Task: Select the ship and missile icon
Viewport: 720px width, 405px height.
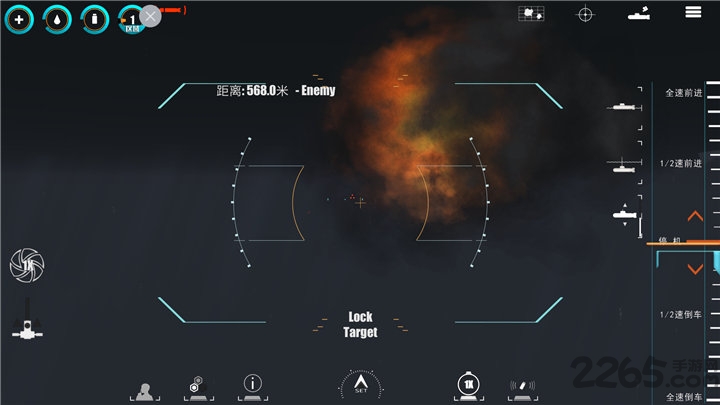Action: pyautogui.click(x=638, y=14)
